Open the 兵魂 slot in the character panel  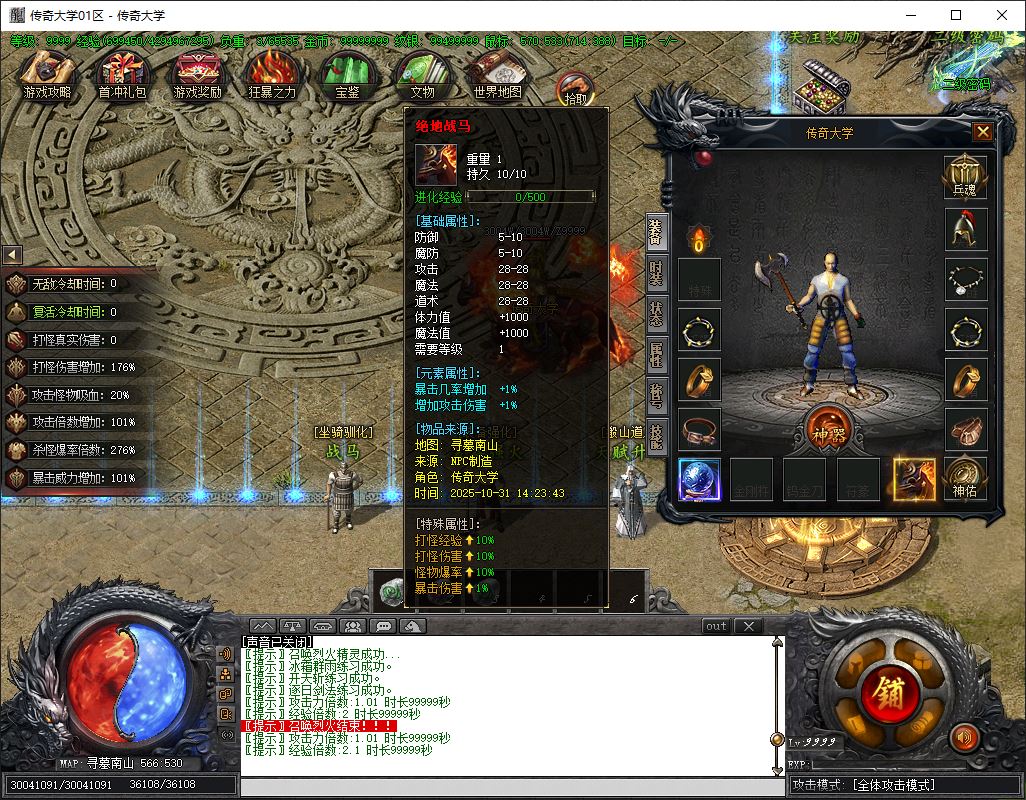965,177
